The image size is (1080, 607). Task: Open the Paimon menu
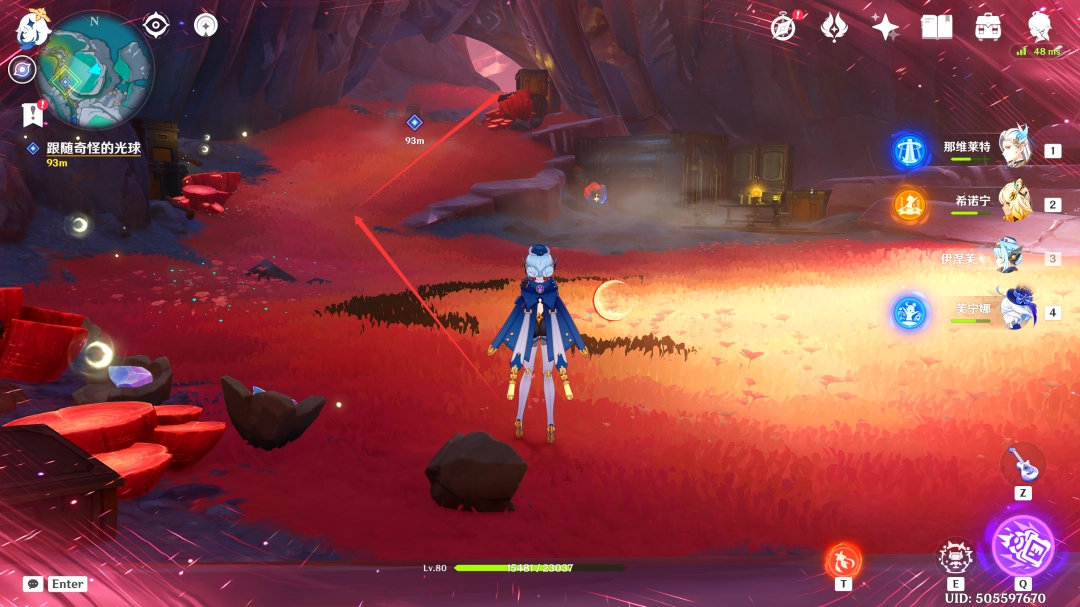pos(32,30)
